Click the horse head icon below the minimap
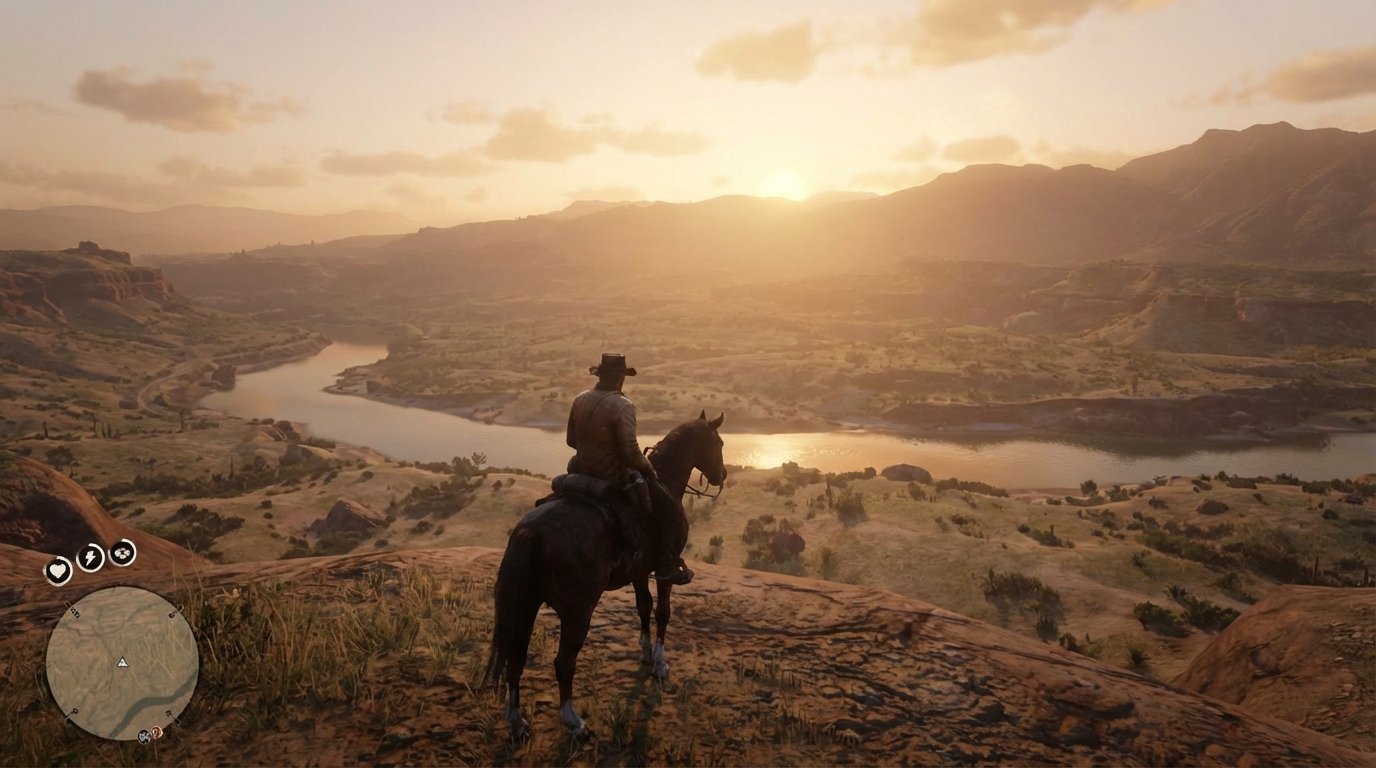1376x768 pixels. click(143, 735)
